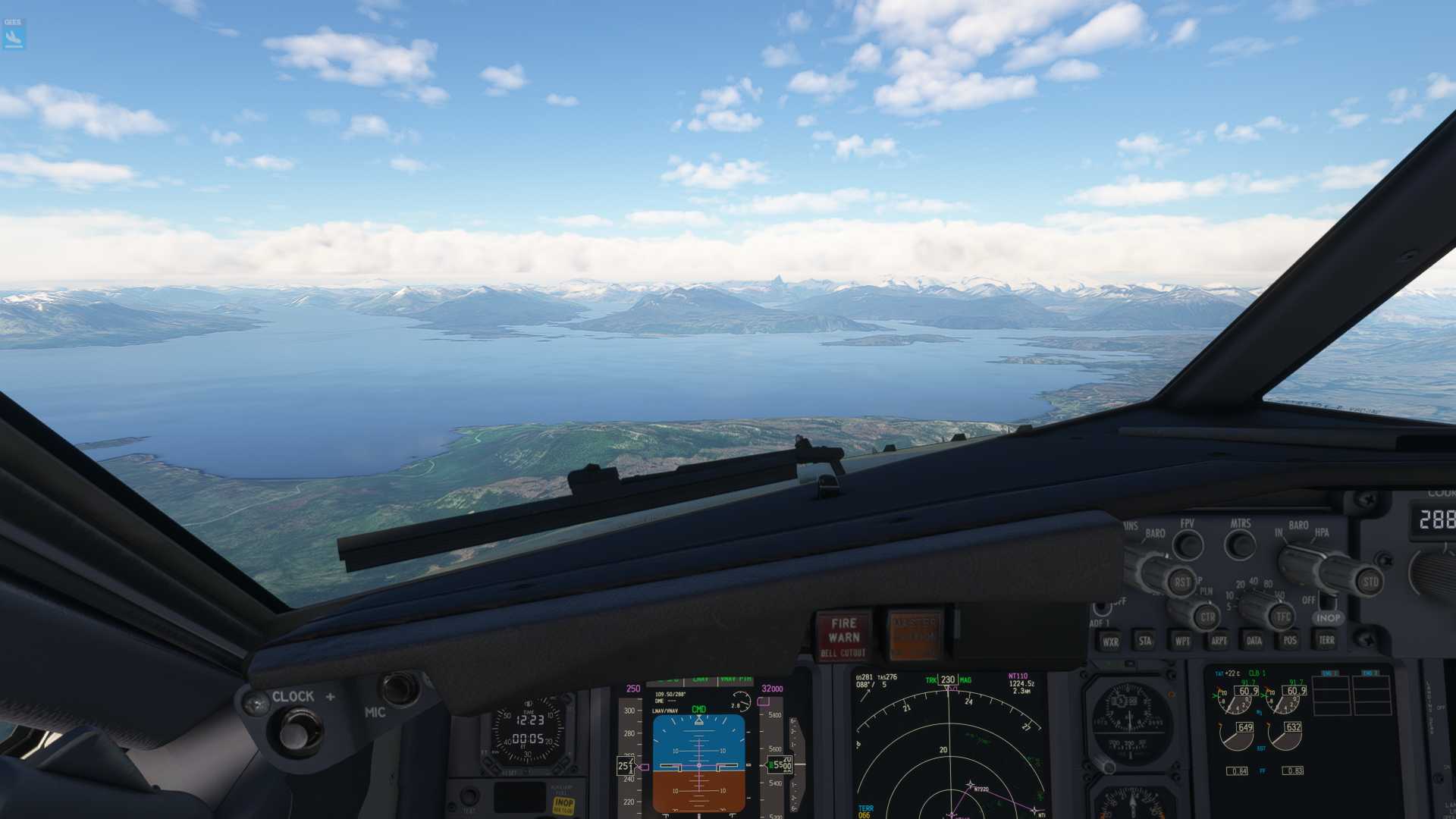Set standard pressure with the STD knob
The width and height of the screenshot is (1456, 819).
pyautogui.click(x=1370, y=582)
